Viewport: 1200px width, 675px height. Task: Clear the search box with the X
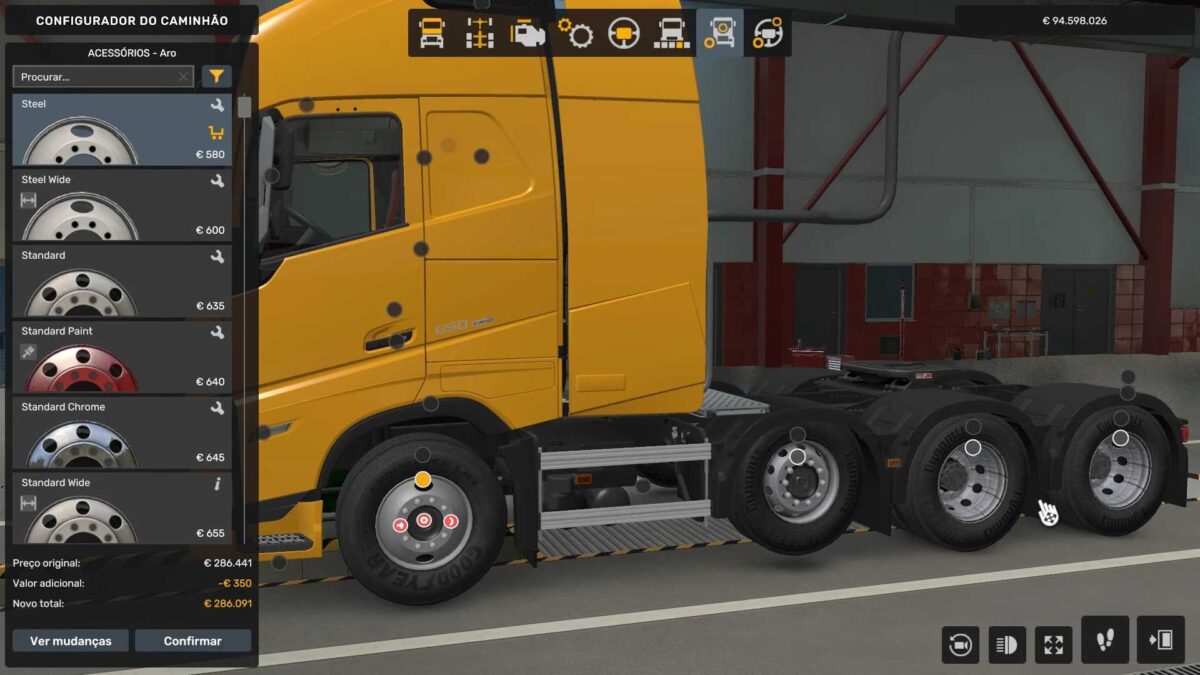183,76
